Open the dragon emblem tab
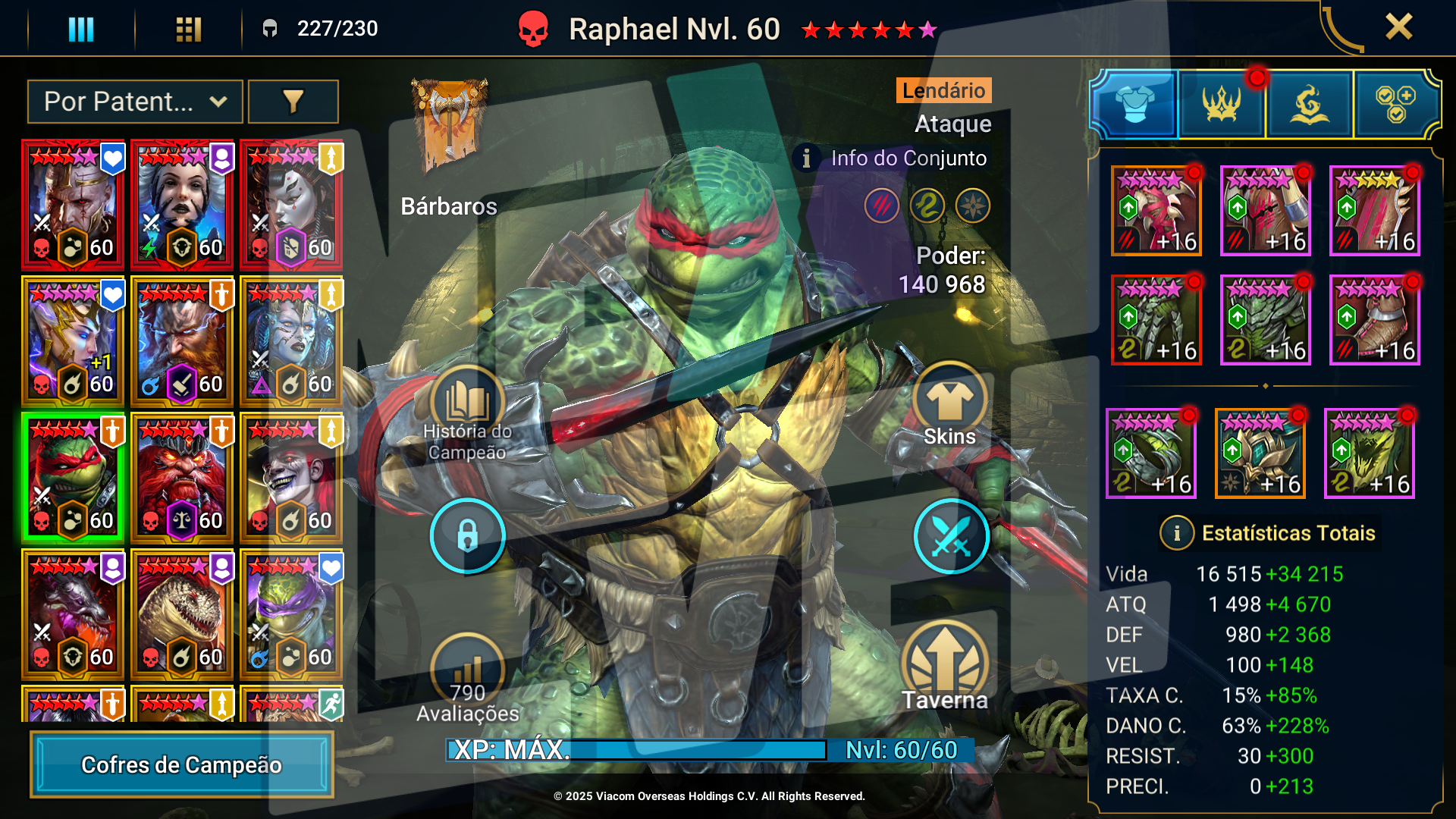Screen dimensions: 1456x819 [x=1309, y=104]
